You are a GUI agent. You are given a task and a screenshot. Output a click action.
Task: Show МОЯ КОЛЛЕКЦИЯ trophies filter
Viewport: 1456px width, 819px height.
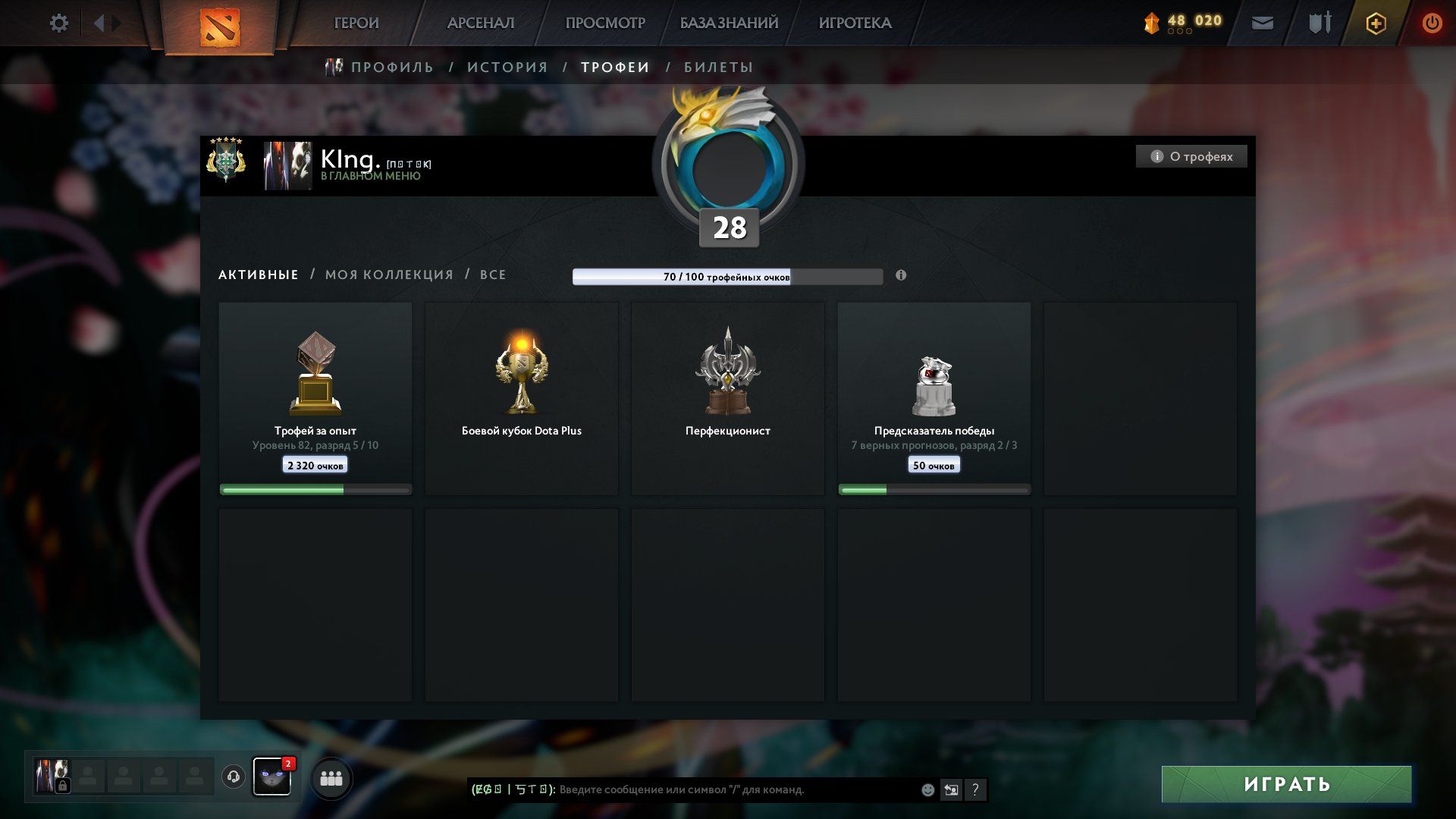point(389,275)
